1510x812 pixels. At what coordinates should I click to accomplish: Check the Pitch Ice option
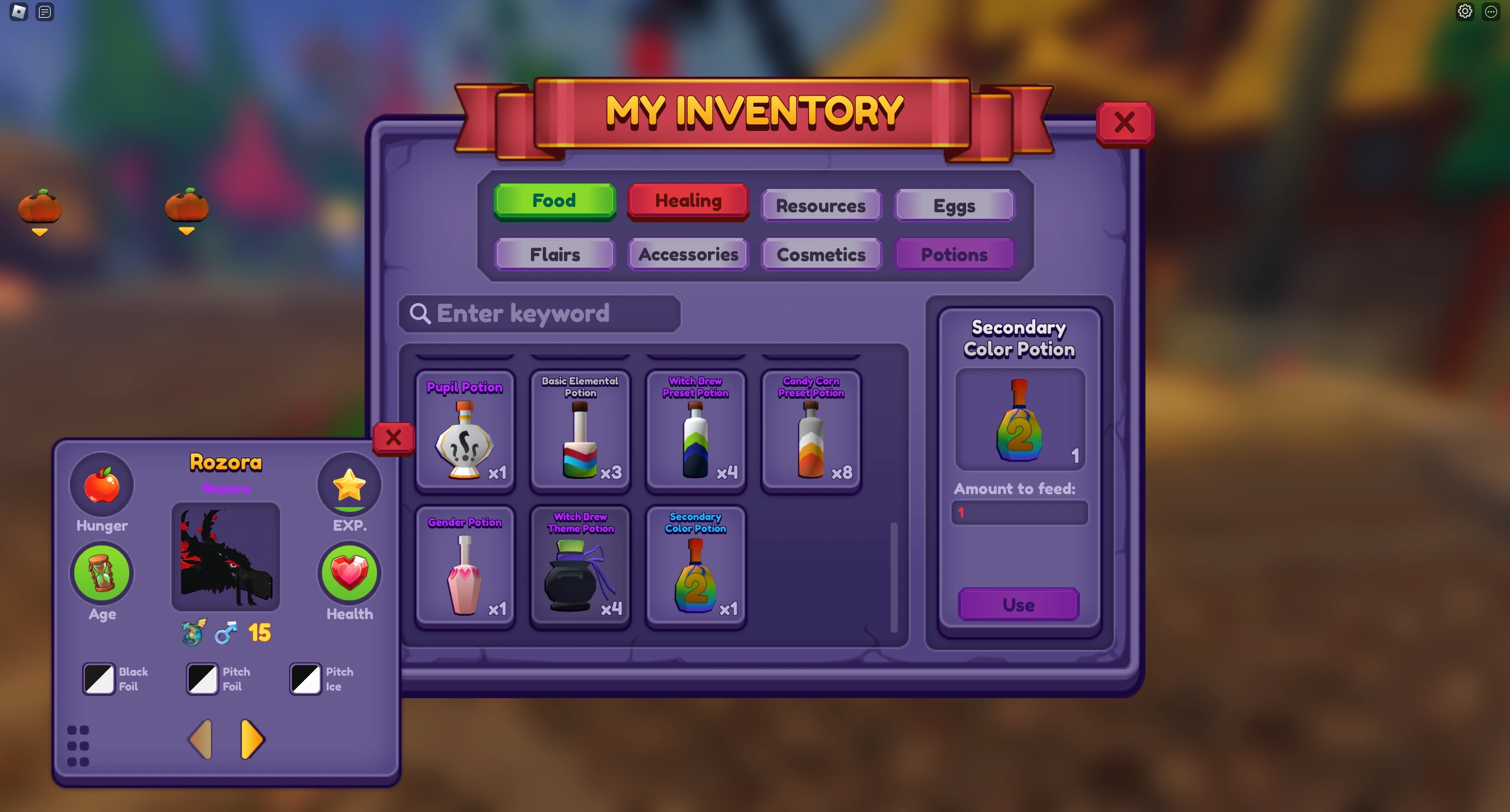(x=304, y=679)
